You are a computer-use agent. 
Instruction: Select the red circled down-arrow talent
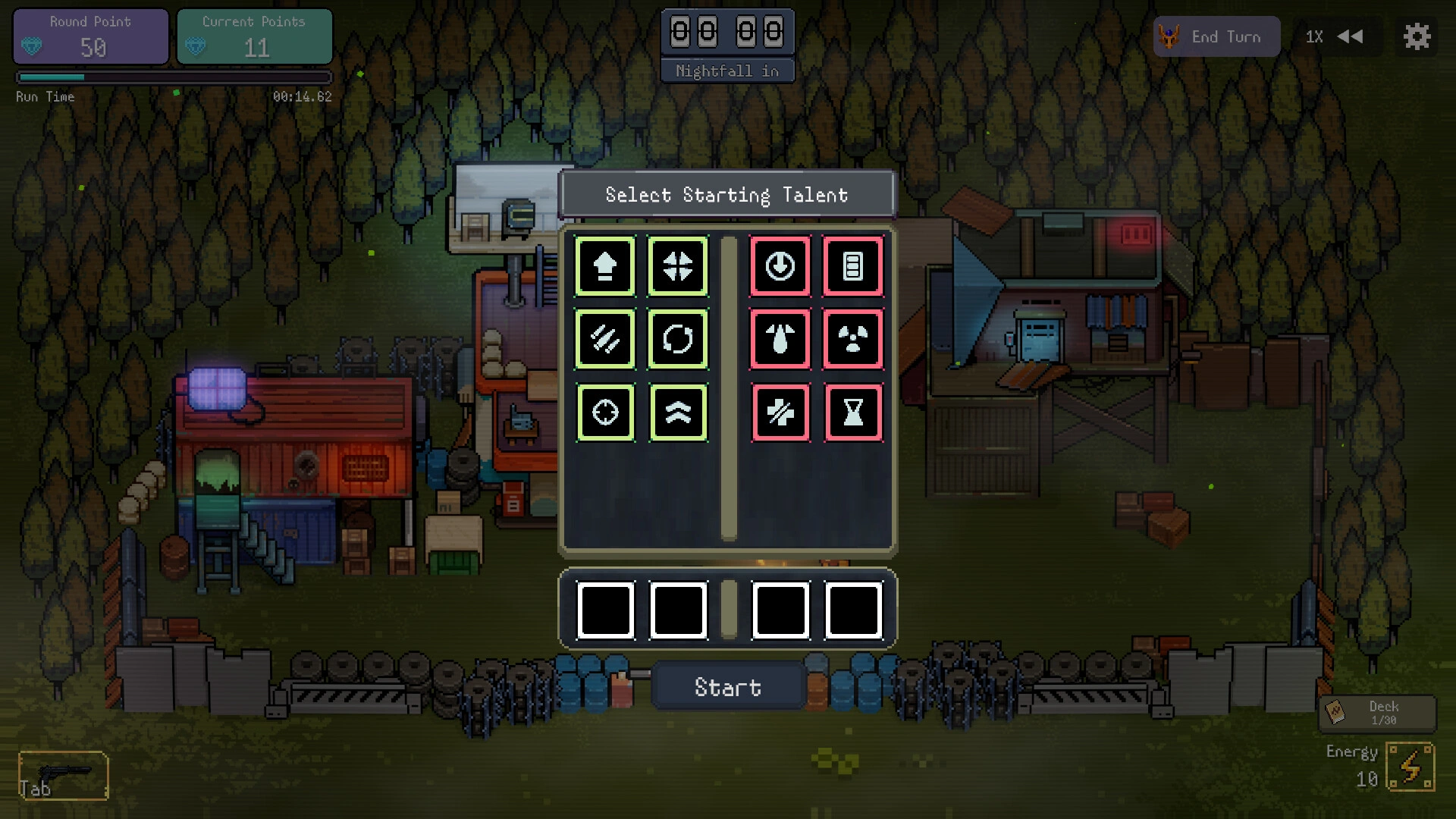[x=780, y=266]
